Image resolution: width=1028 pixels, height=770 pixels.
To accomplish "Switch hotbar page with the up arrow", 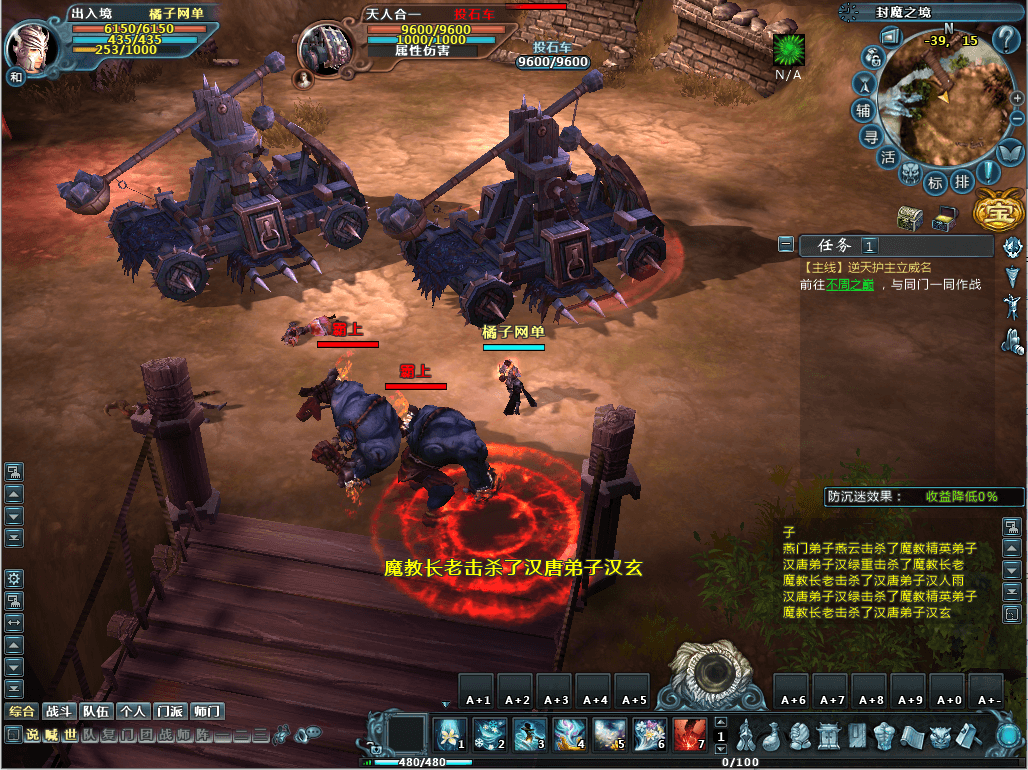I will 720,722.
